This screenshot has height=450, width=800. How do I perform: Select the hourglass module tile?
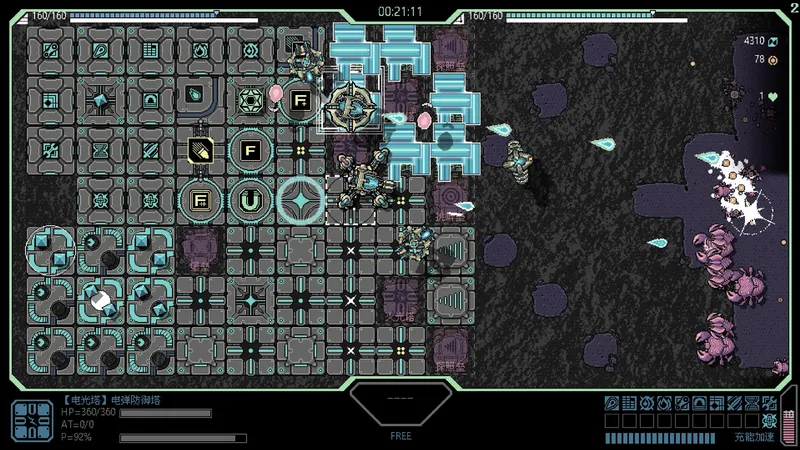tap(100, 150)
